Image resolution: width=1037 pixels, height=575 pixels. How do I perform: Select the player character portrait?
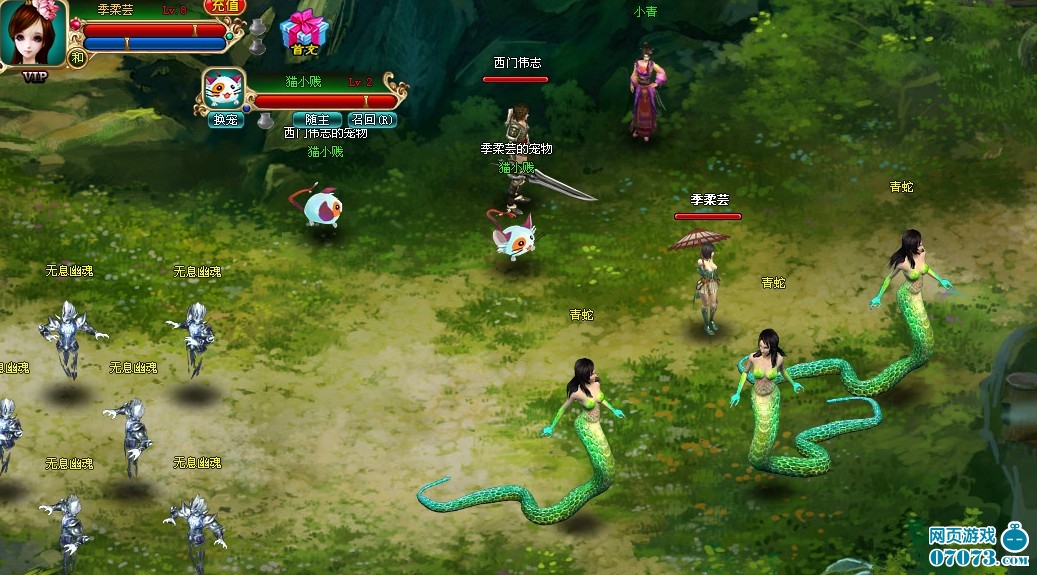coord(32,34)
